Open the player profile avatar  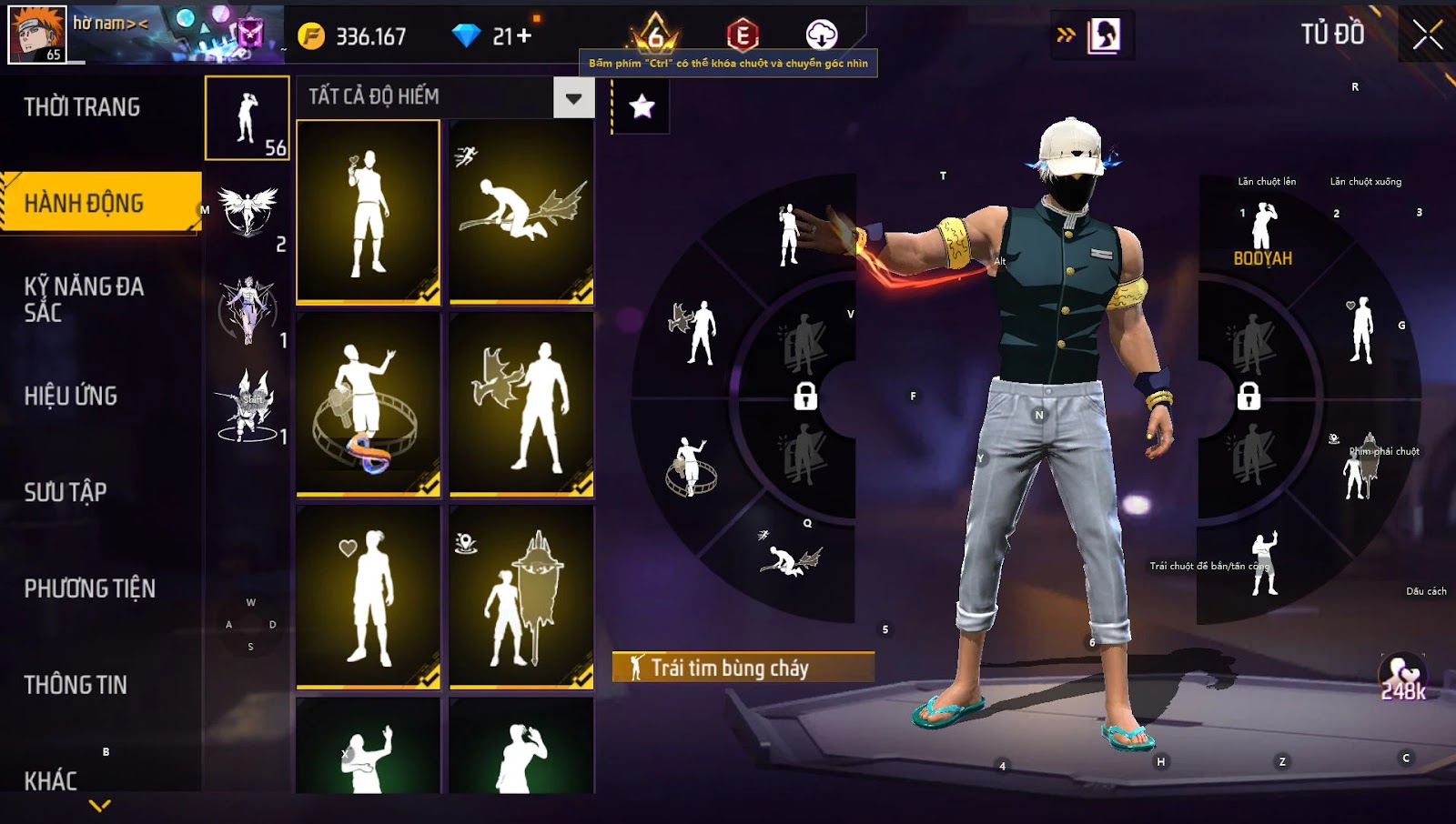click(x=37, y=34)
